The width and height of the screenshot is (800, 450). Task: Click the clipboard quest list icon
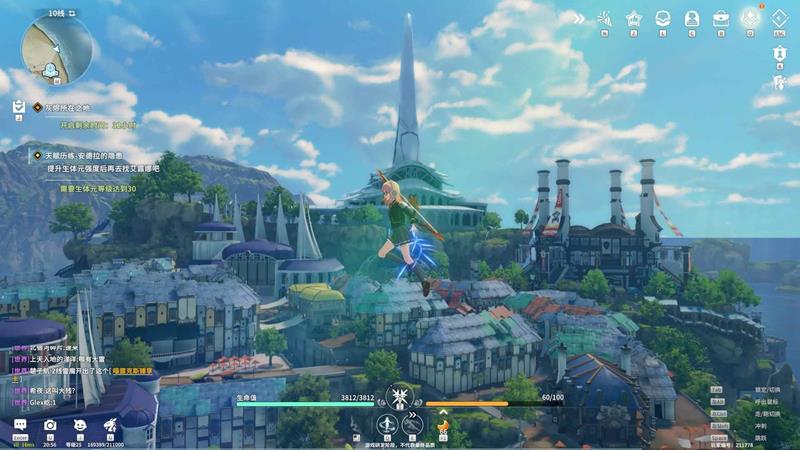pyautogui.click(x=18, y=105)
